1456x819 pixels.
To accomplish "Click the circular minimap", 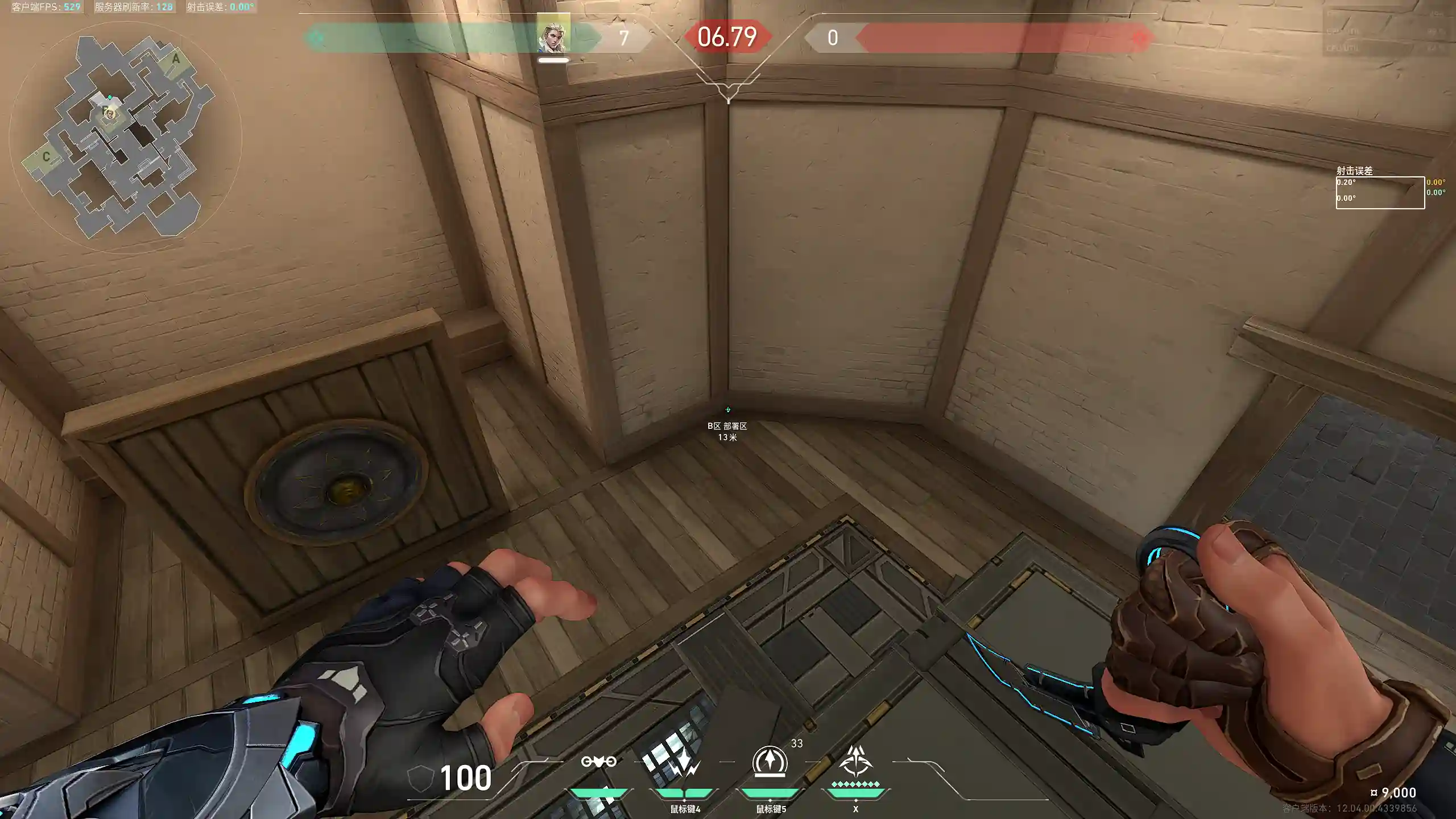I will (125, 136).
